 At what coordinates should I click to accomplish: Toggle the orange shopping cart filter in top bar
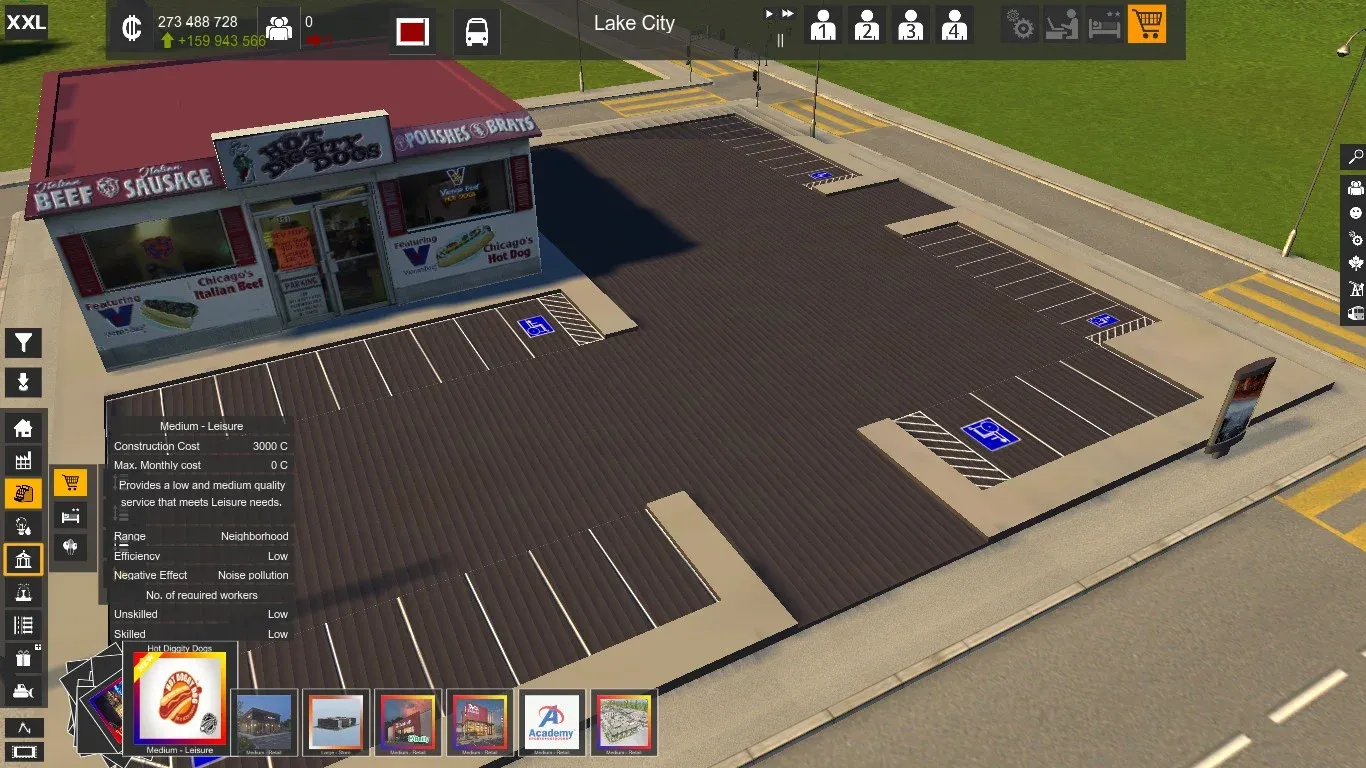1147,25
